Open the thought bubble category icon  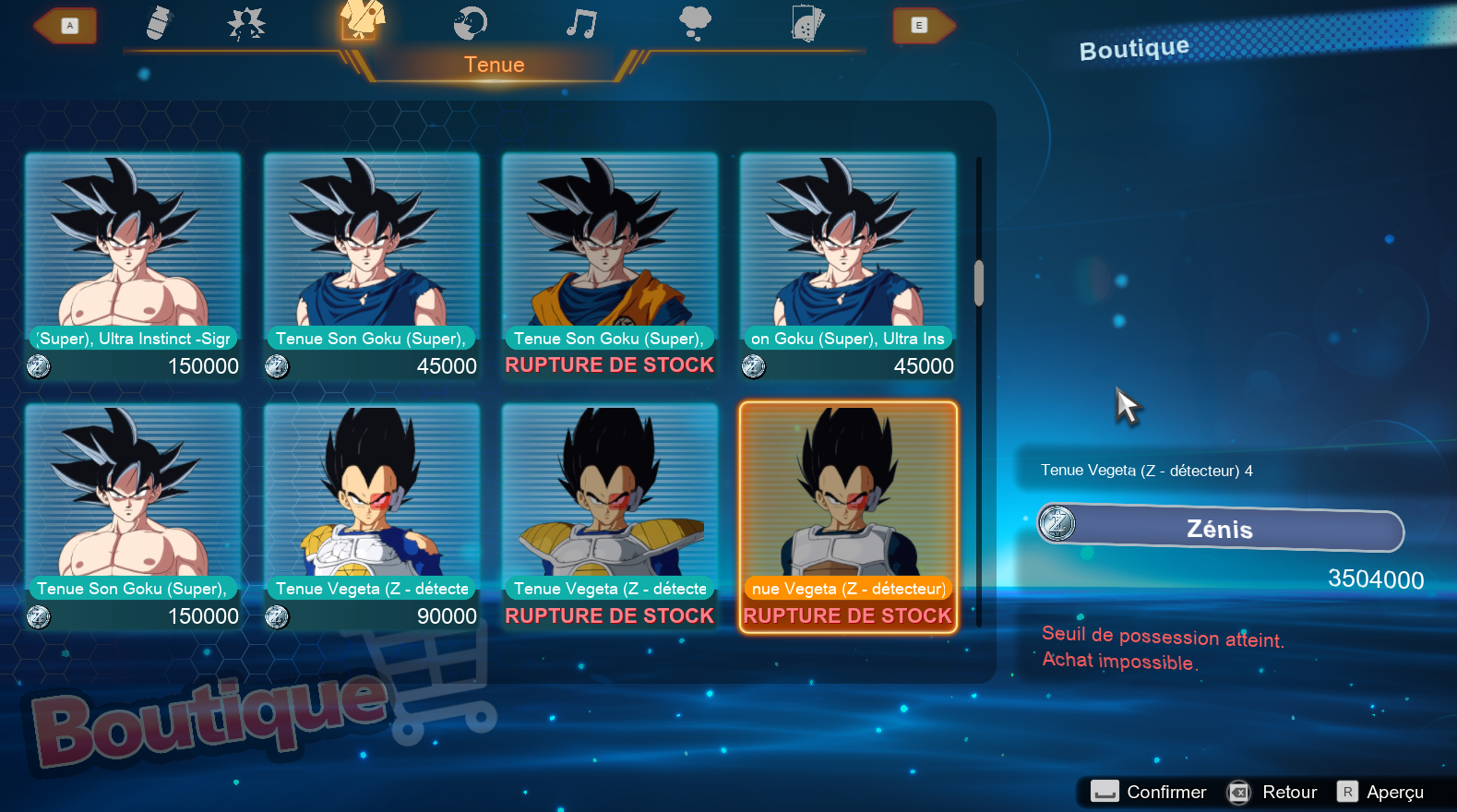tap(694, 23)
